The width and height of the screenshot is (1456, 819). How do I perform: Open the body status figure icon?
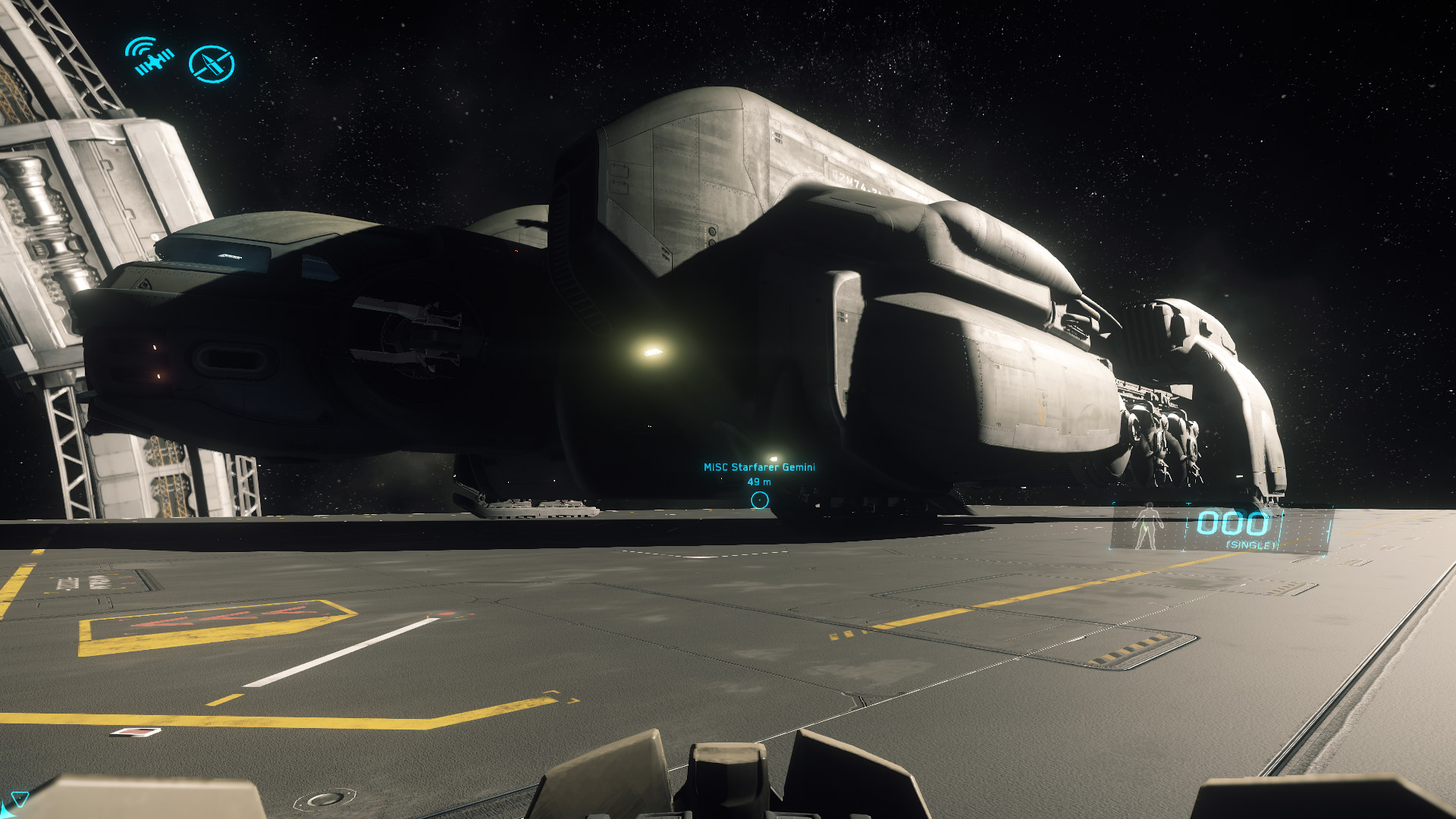click(x=1147, y=526)
